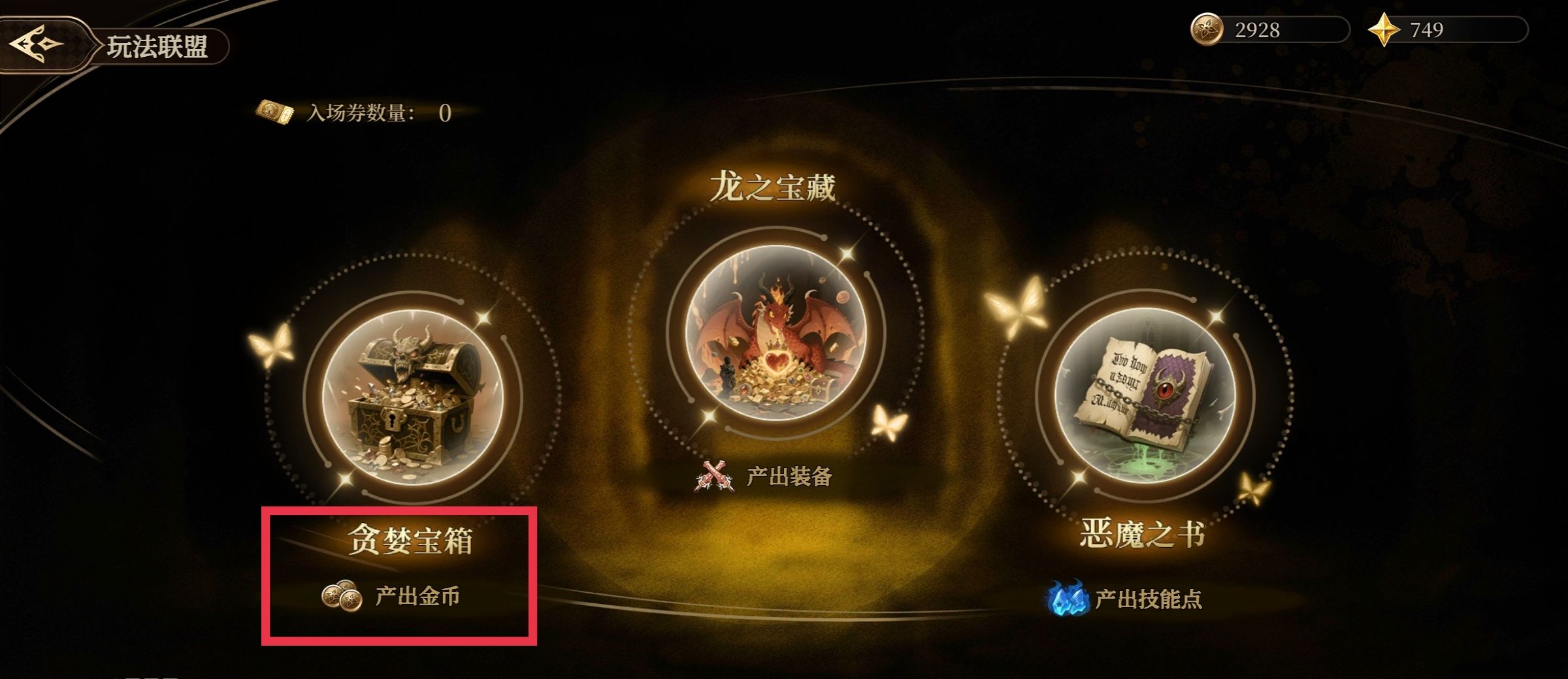Expand the 2928 coin balance display
The width and height of the screenshot is (1568, 679).
[x=1261, y=28]
